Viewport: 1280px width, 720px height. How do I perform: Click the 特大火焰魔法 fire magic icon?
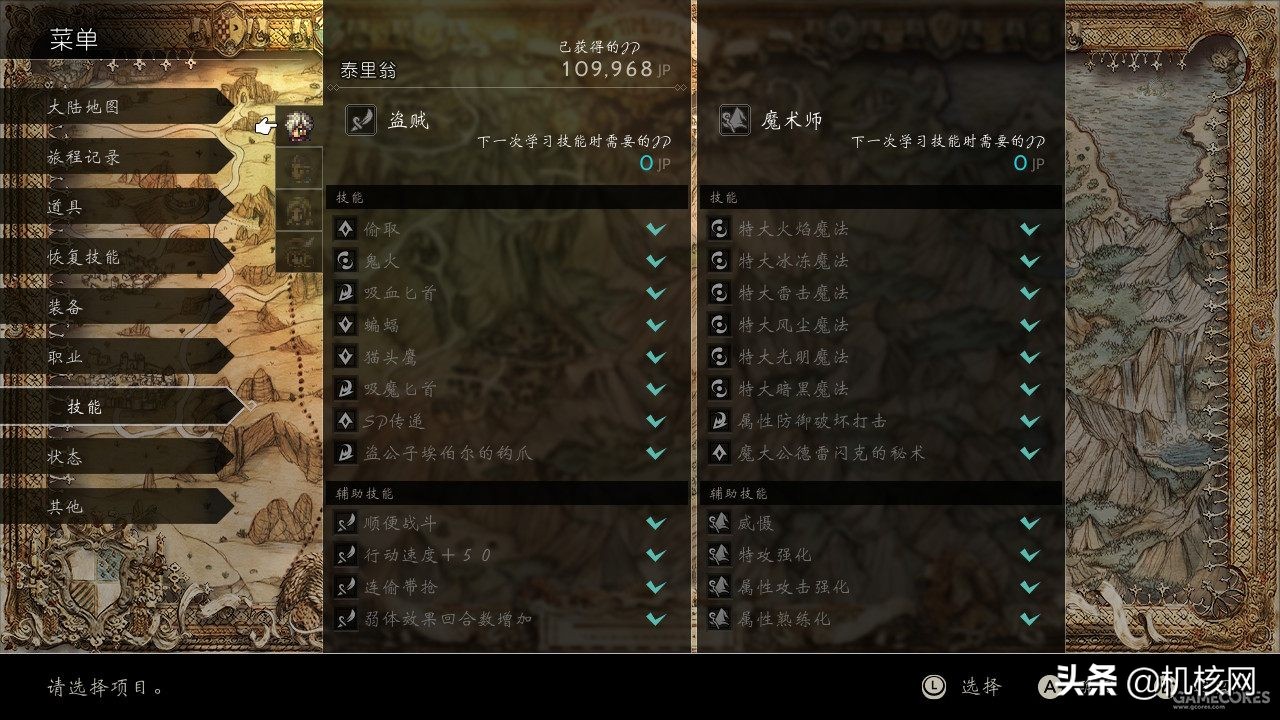pos(718,229)
